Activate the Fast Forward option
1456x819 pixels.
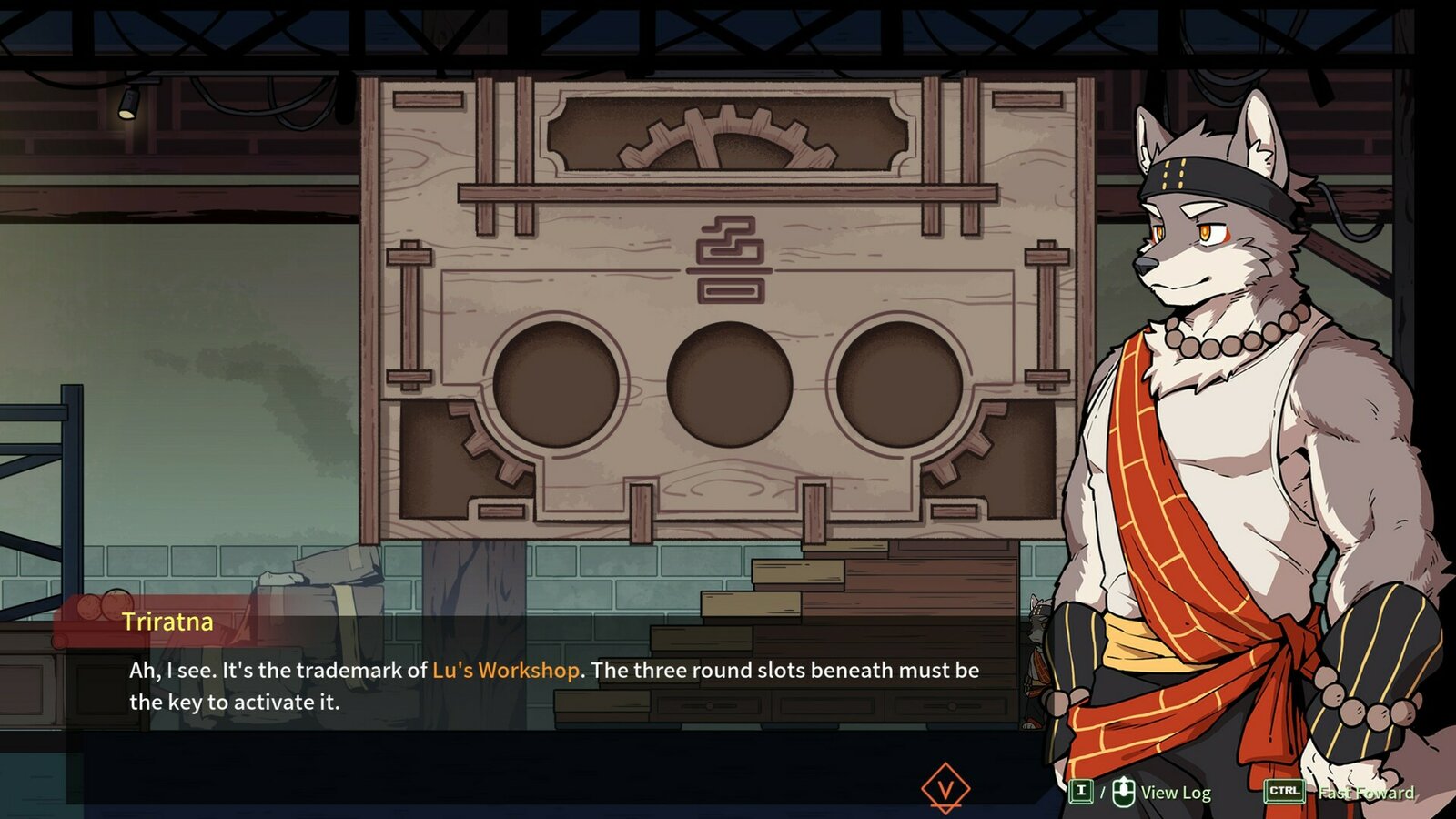coord(1365,793)
